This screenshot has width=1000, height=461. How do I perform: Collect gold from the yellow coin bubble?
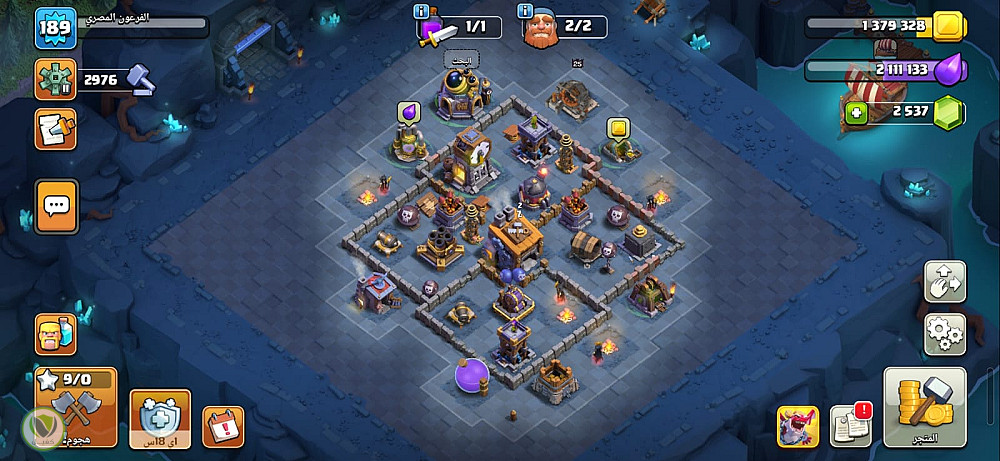617,128
